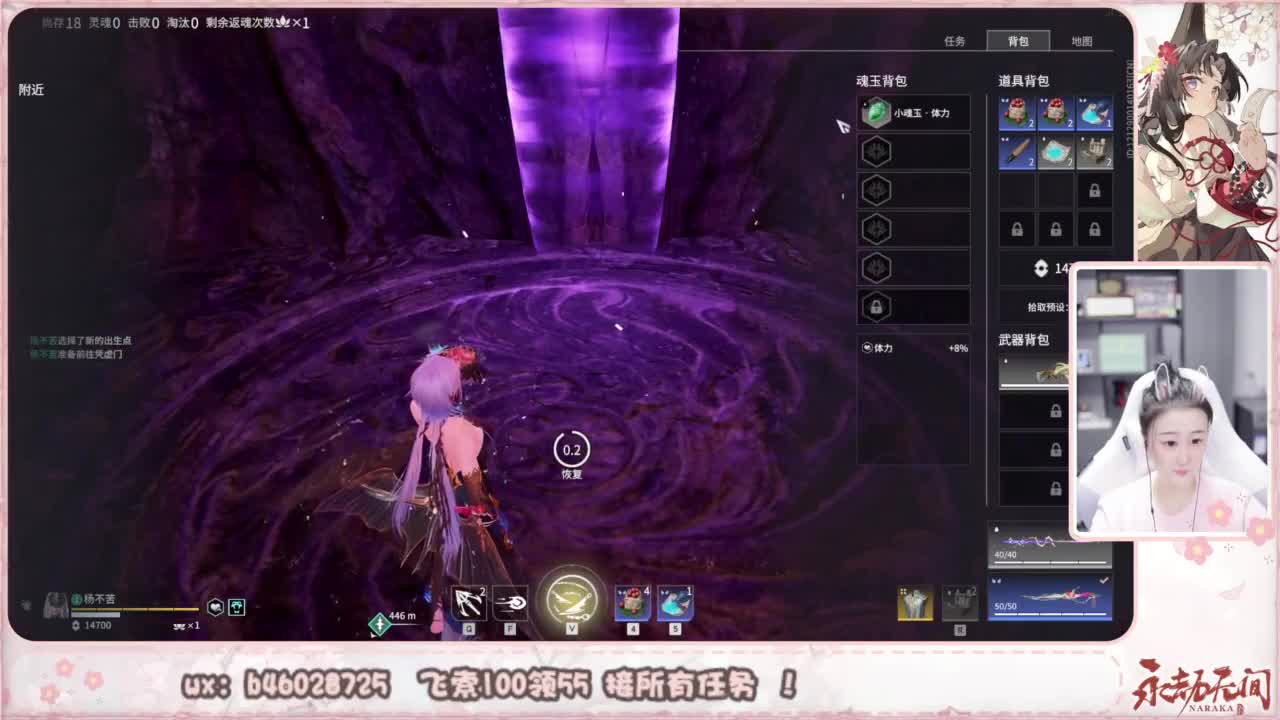Click a padlock slot in the item backpack

1017,229
